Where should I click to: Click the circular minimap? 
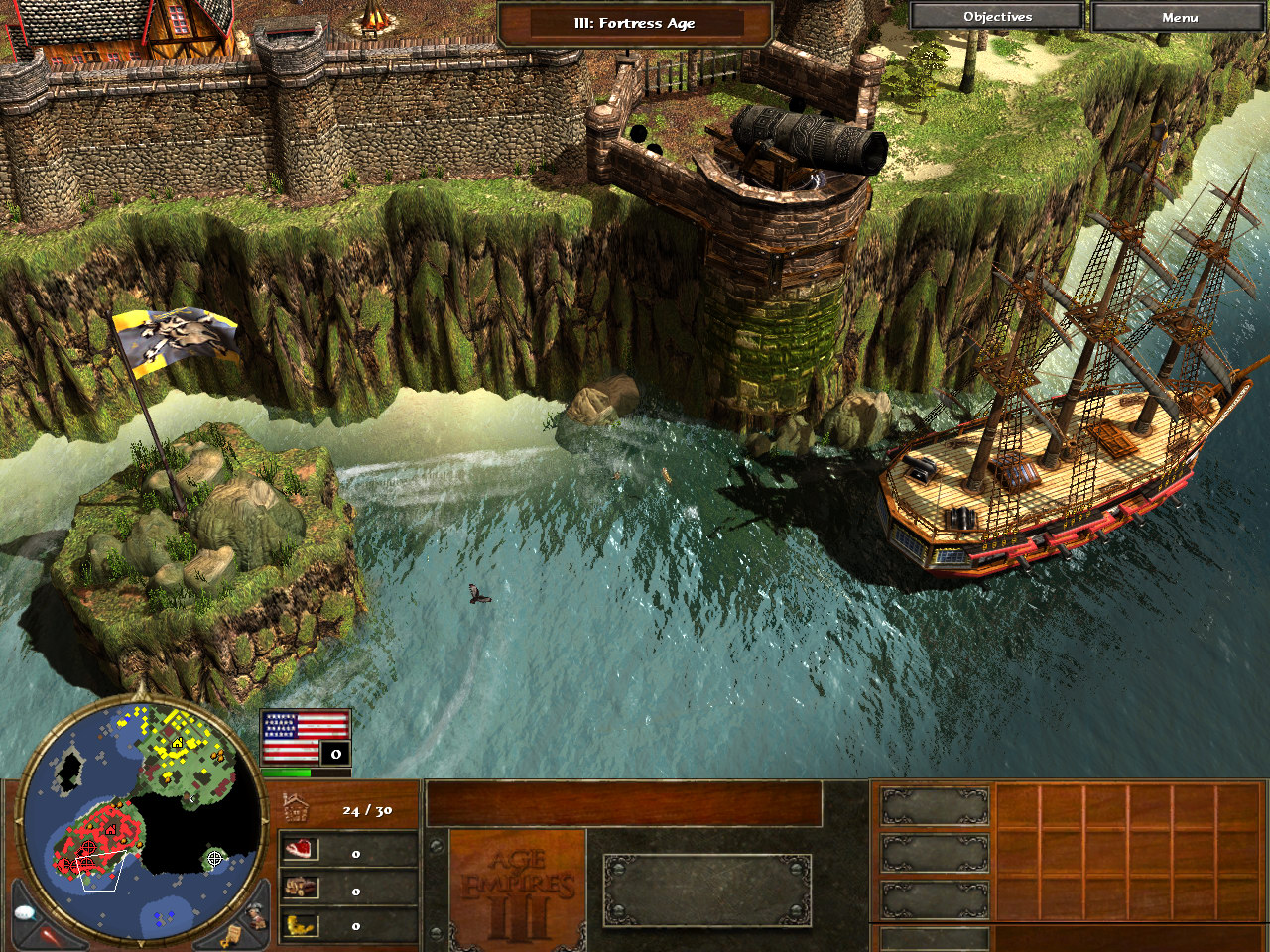coord(142,813)
